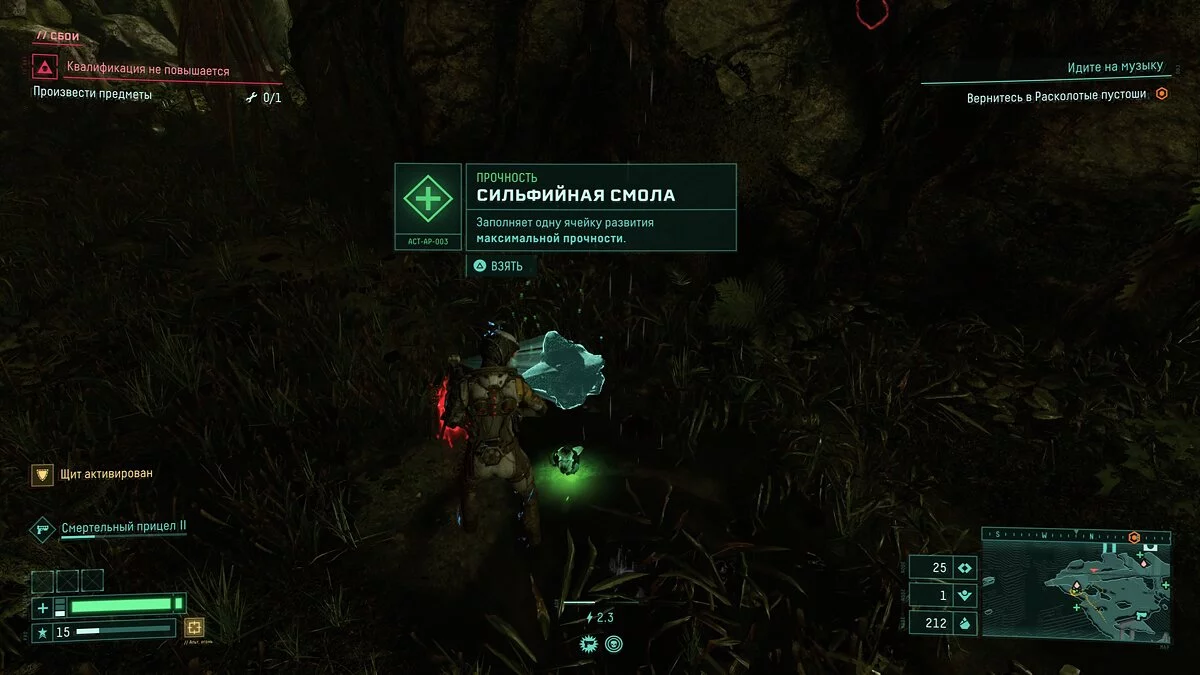Click the star proficiency level icon
This screenshot has height=675, width=1200.
point(42,632)
